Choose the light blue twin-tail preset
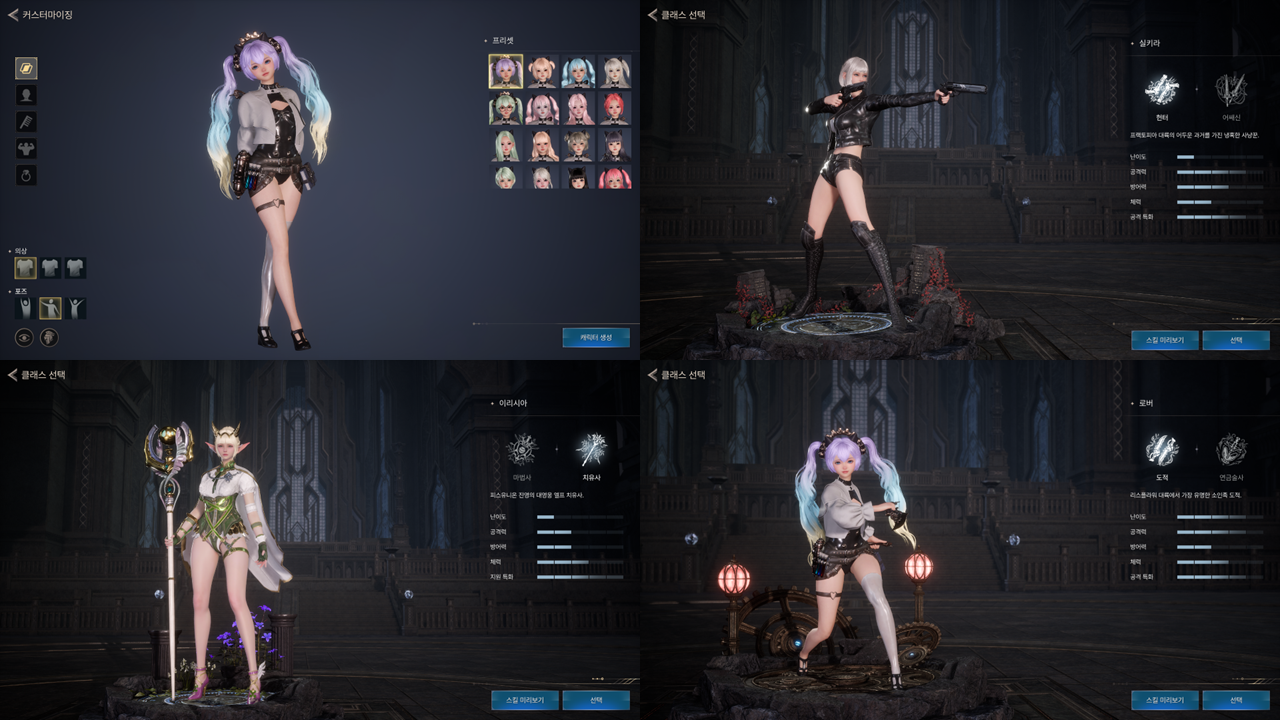This screenshot has width=1280, height=720. pos(578,71)
